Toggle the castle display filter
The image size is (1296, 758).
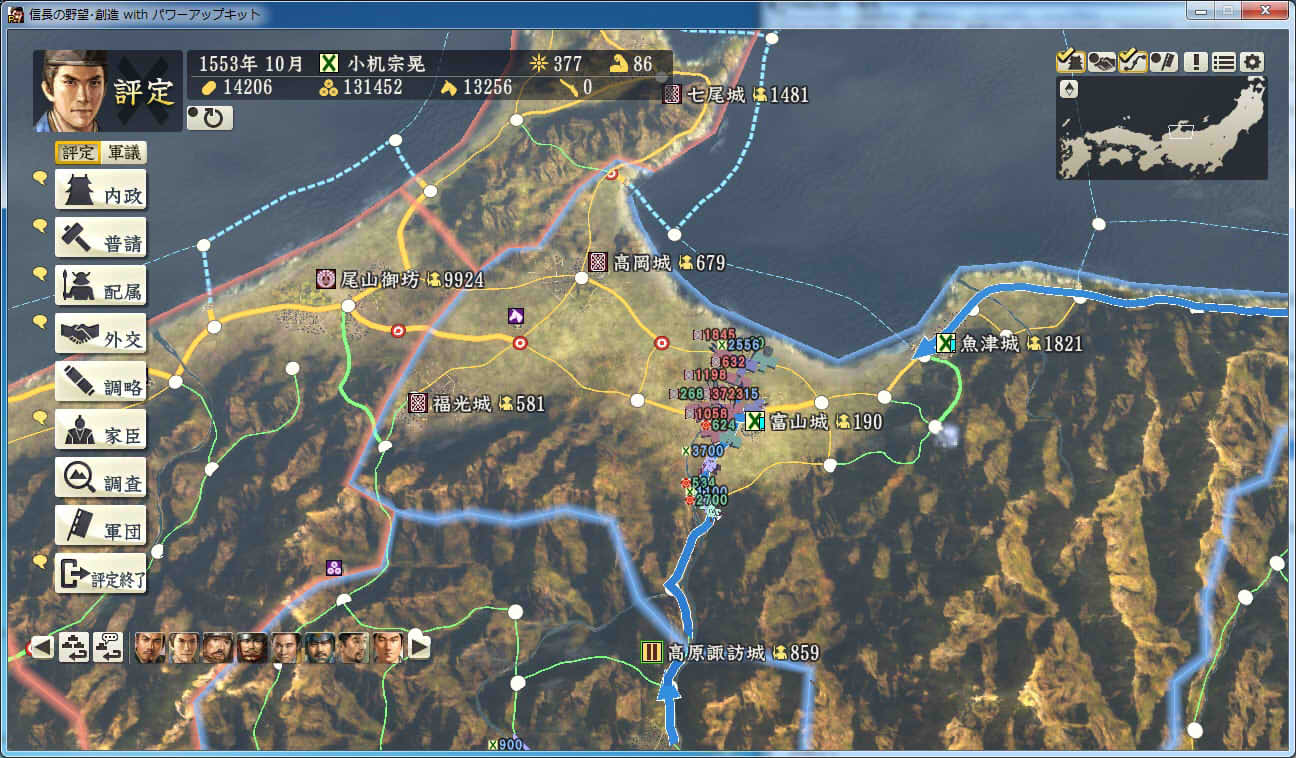tap(1070, 61)
